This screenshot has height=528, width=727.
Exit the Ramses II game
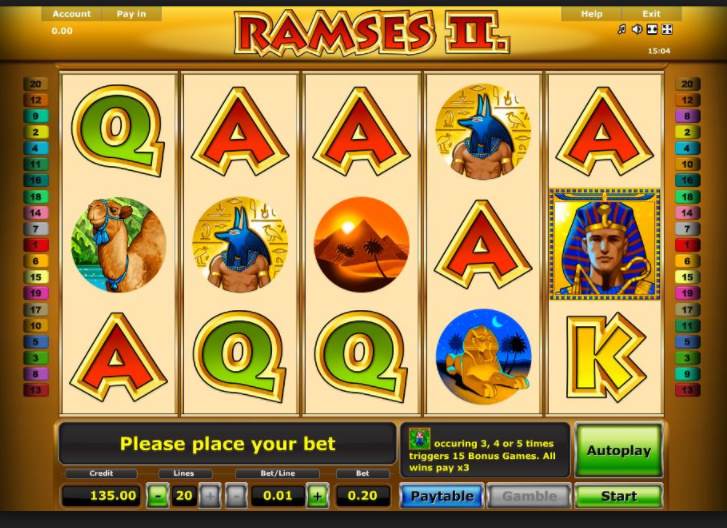(x=651, y=14)
